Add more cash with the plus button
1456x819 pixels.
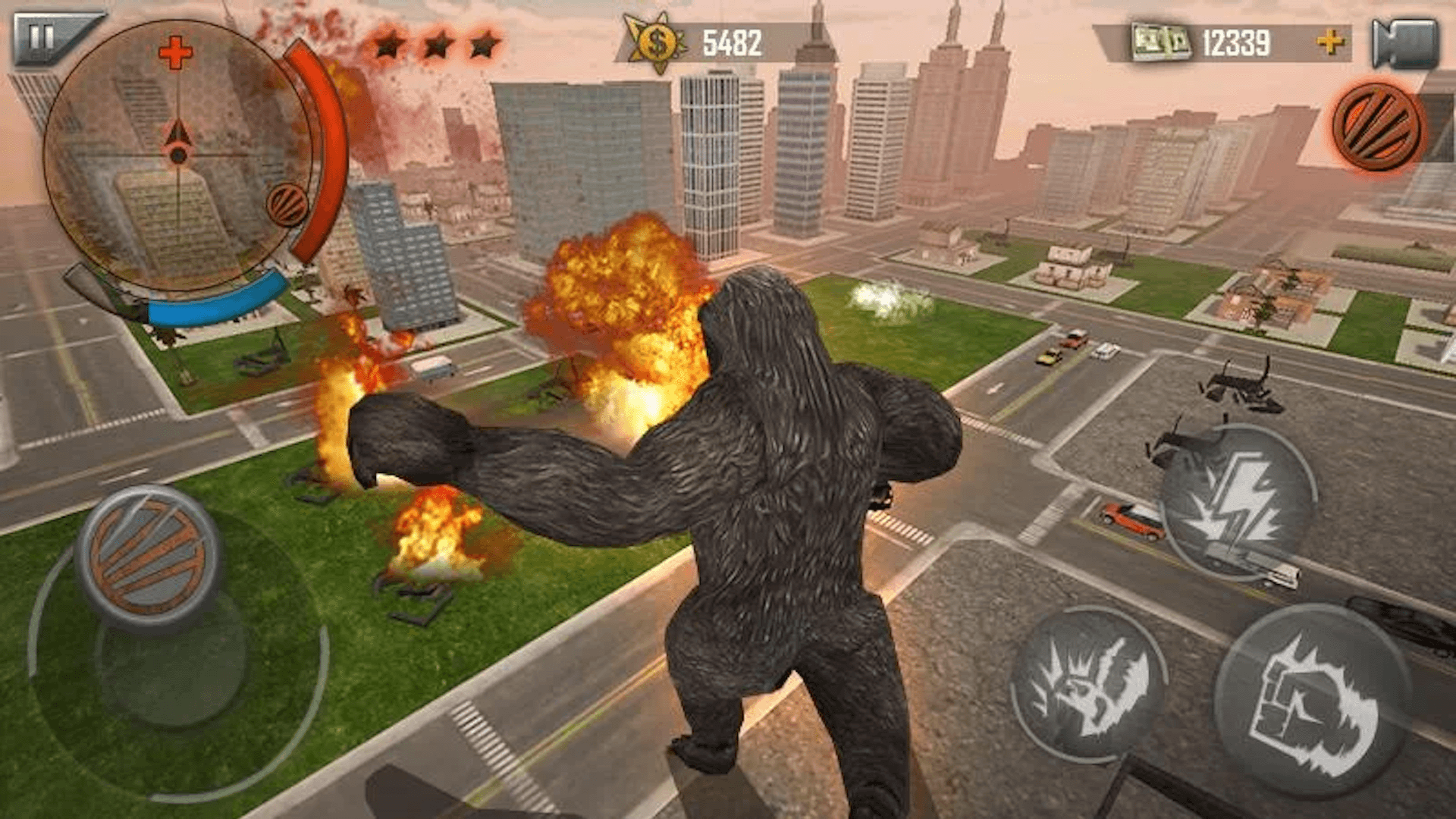tap(1330, 42)
